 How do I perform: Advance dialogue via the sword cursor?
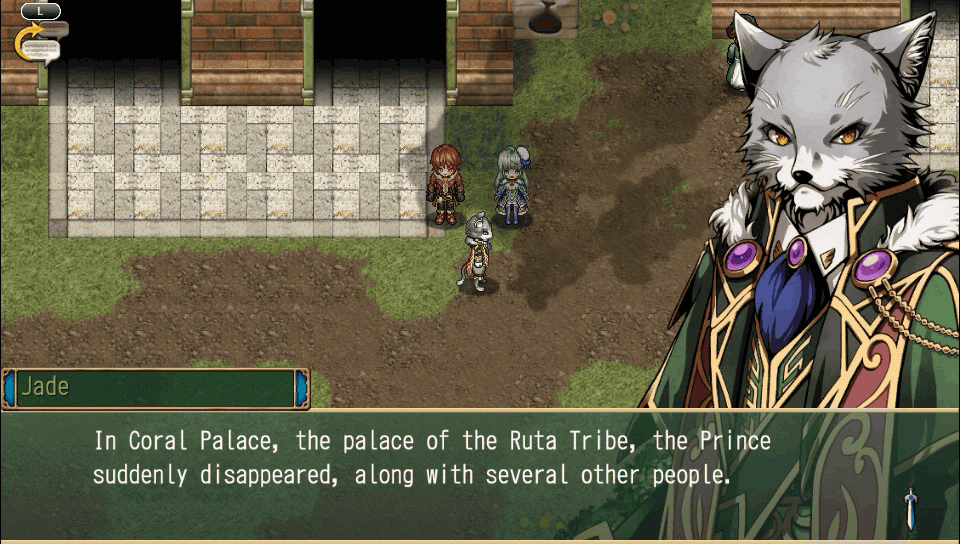pyautogui.click(x=910, y=508)
